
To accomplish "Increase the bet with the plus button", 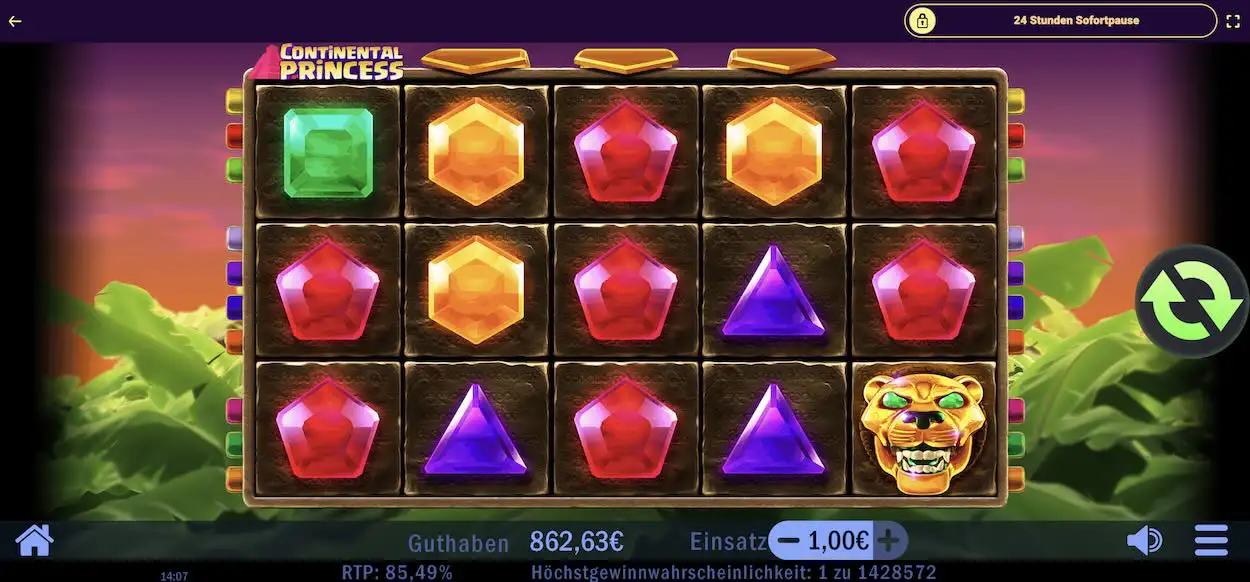I will pyautogui.click(x=889, y=541).
